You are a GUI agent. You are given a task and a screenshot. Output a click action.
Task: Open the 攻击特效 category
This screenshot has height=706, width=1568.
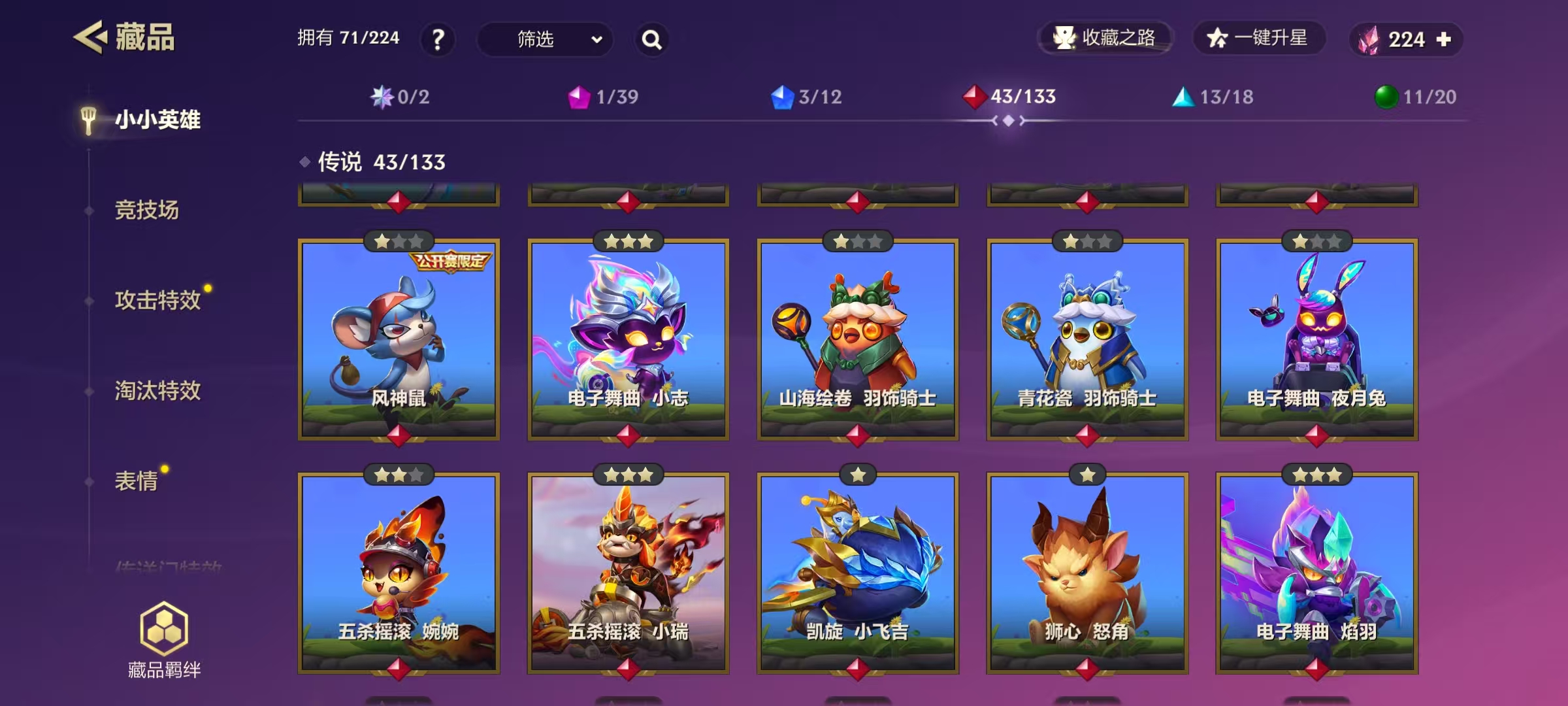click(157, 300)
